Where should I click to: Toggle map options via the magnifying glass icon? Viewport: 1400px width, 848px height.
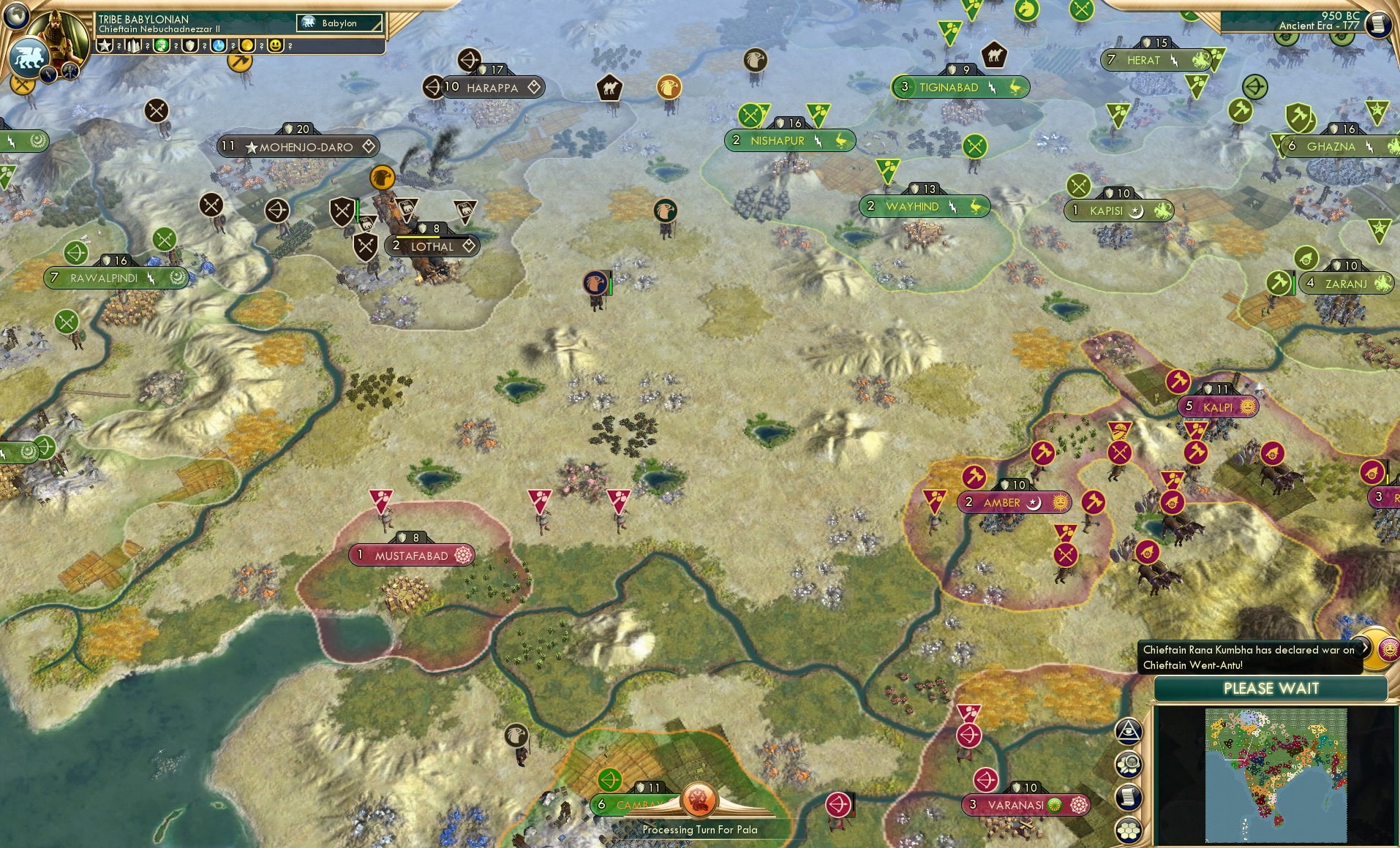click(1129, 765)
